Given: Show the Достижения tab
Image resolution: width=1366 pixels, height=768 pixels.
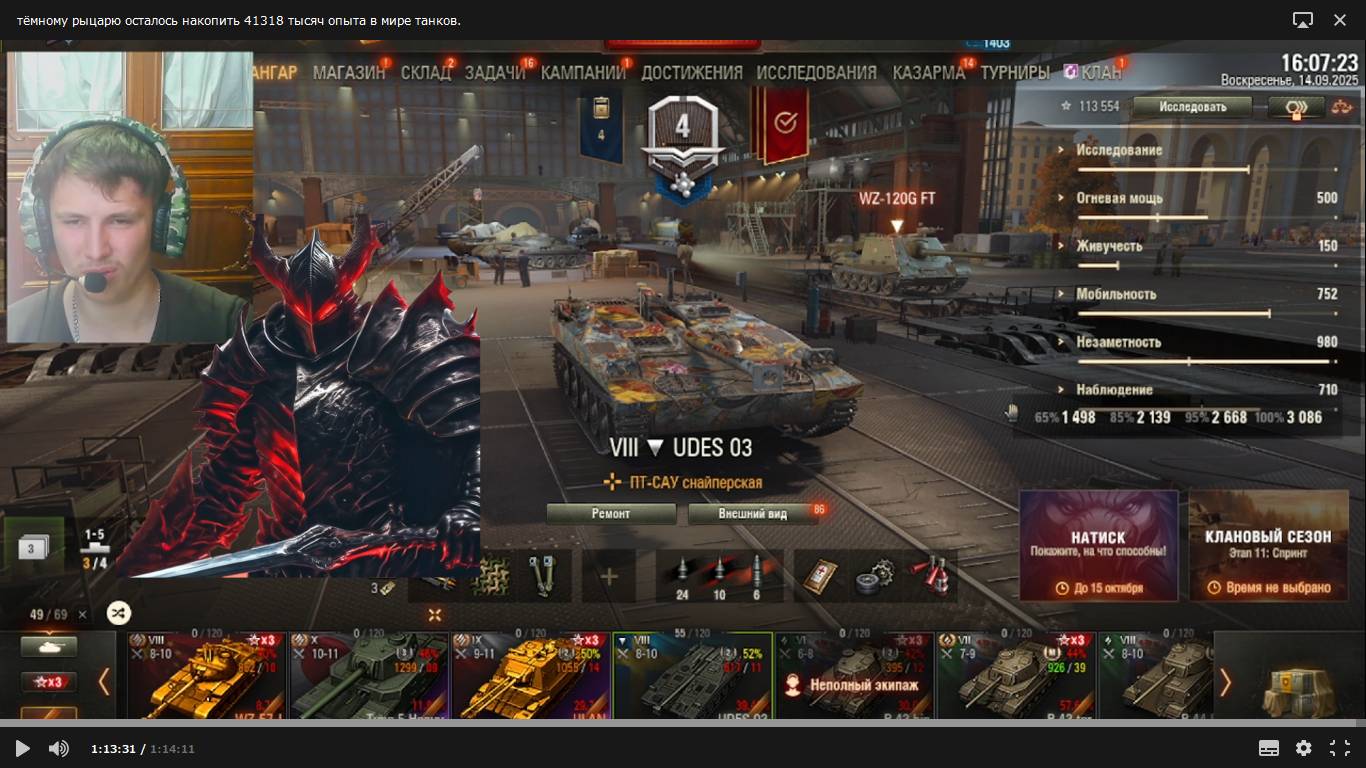Looking at the screenshot, I should (x=691, y=72).
